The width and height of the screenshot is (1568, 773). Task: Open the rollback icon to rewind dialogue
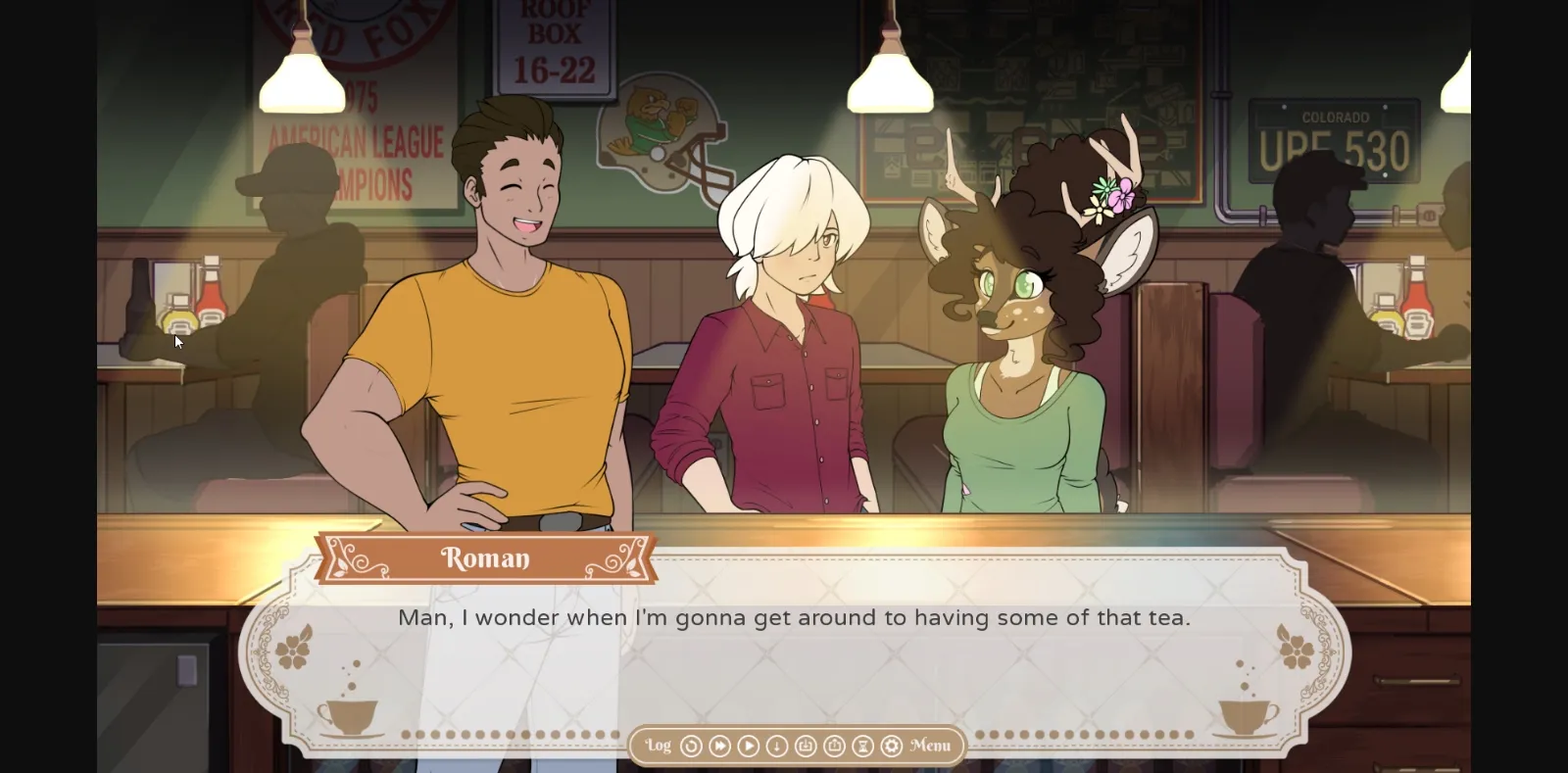[692, 746]
